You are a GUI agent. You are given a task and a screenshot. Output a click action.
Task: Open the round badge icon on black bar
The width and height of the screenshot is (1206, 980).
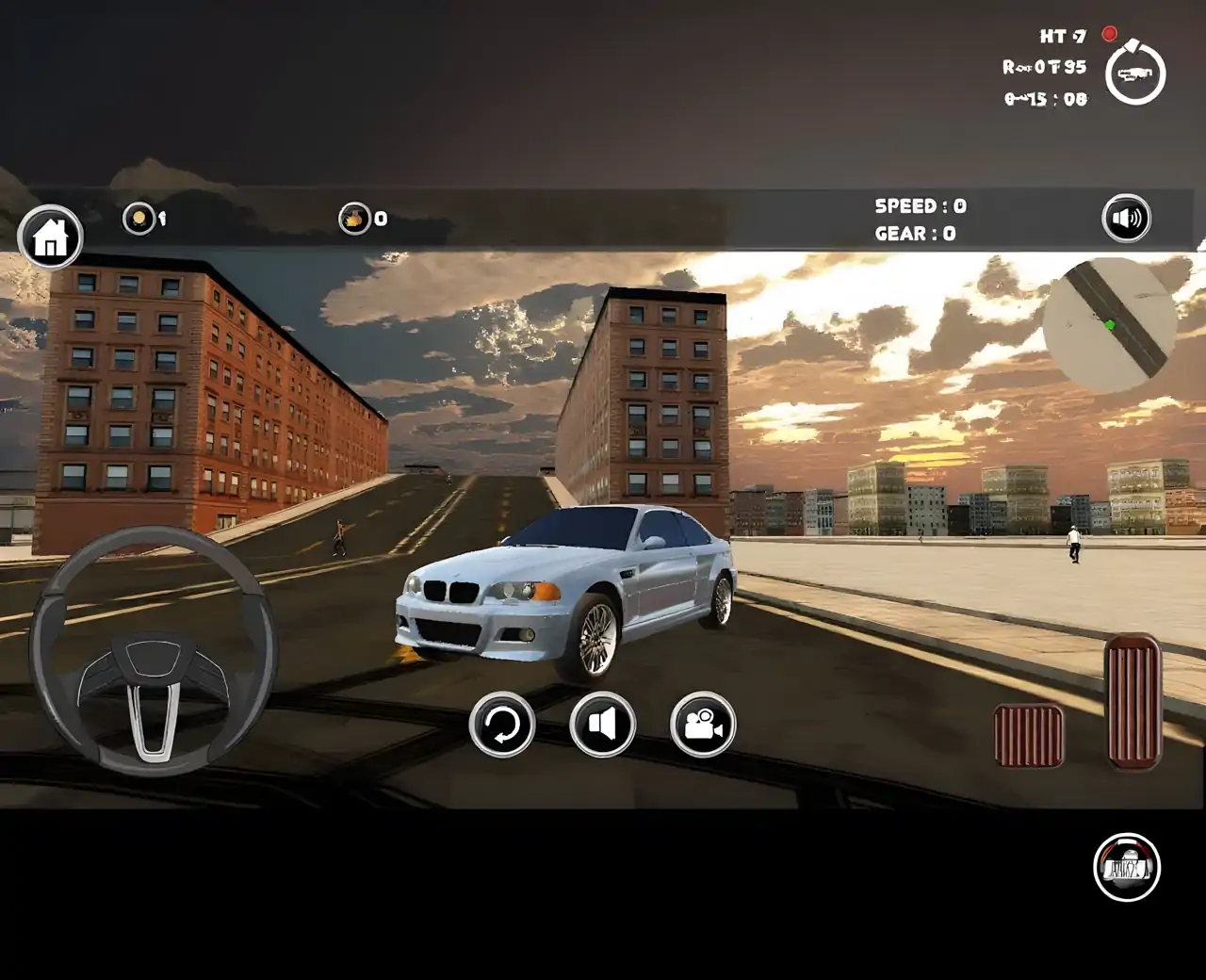(x=1127, y=867)
